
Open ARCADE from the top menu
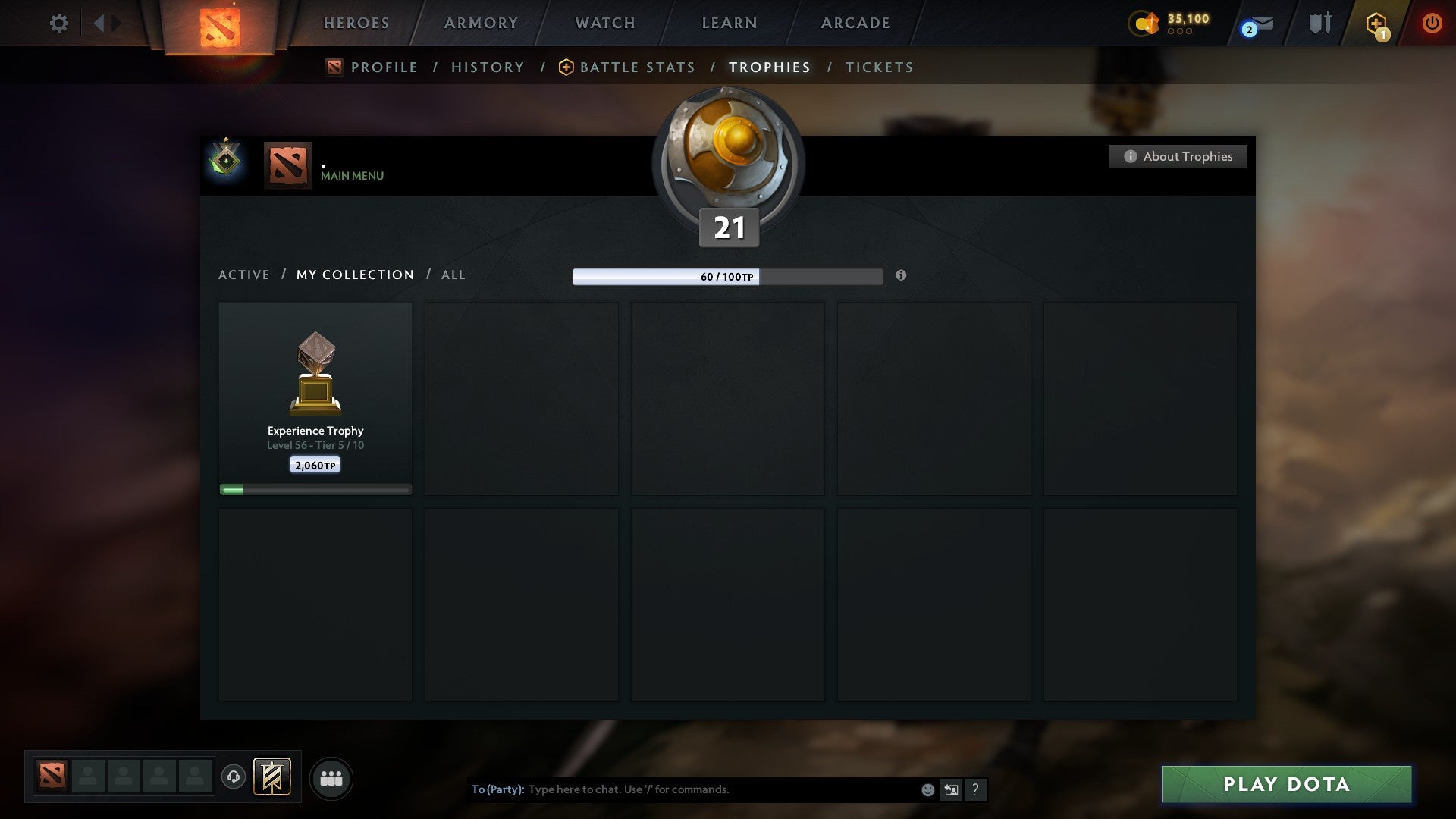[854, 23]
